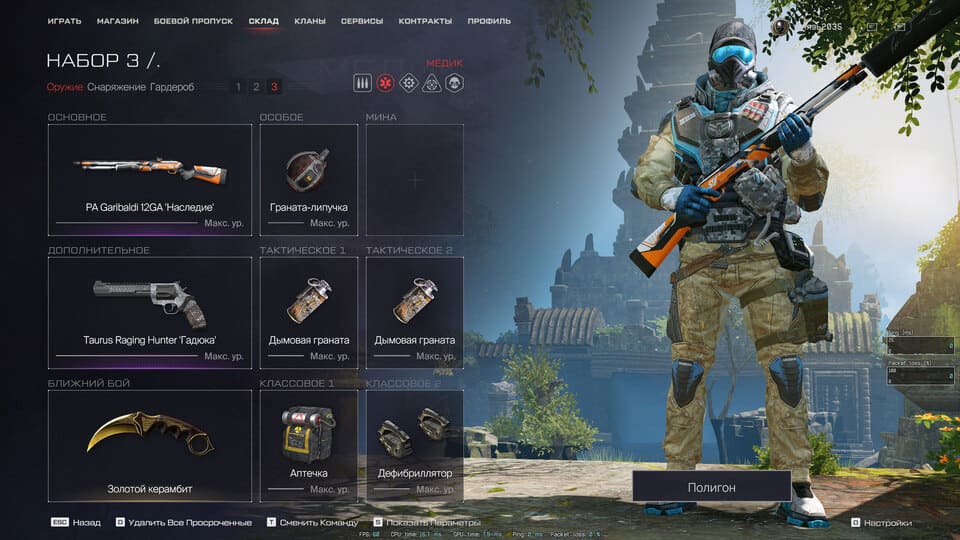Select loadout set number 1

pos(238,87)
